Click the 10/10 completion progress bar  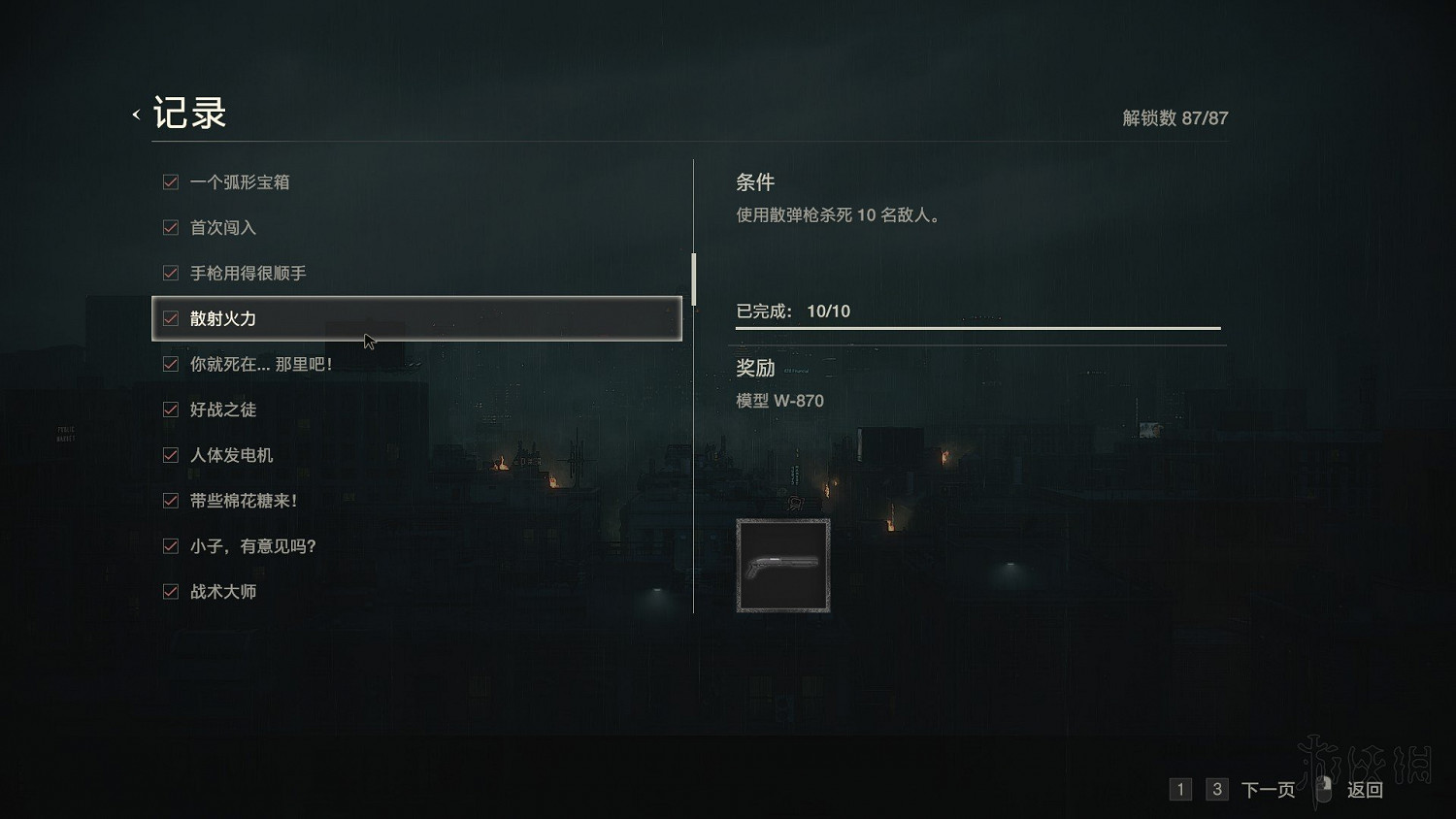coord(977,327)
